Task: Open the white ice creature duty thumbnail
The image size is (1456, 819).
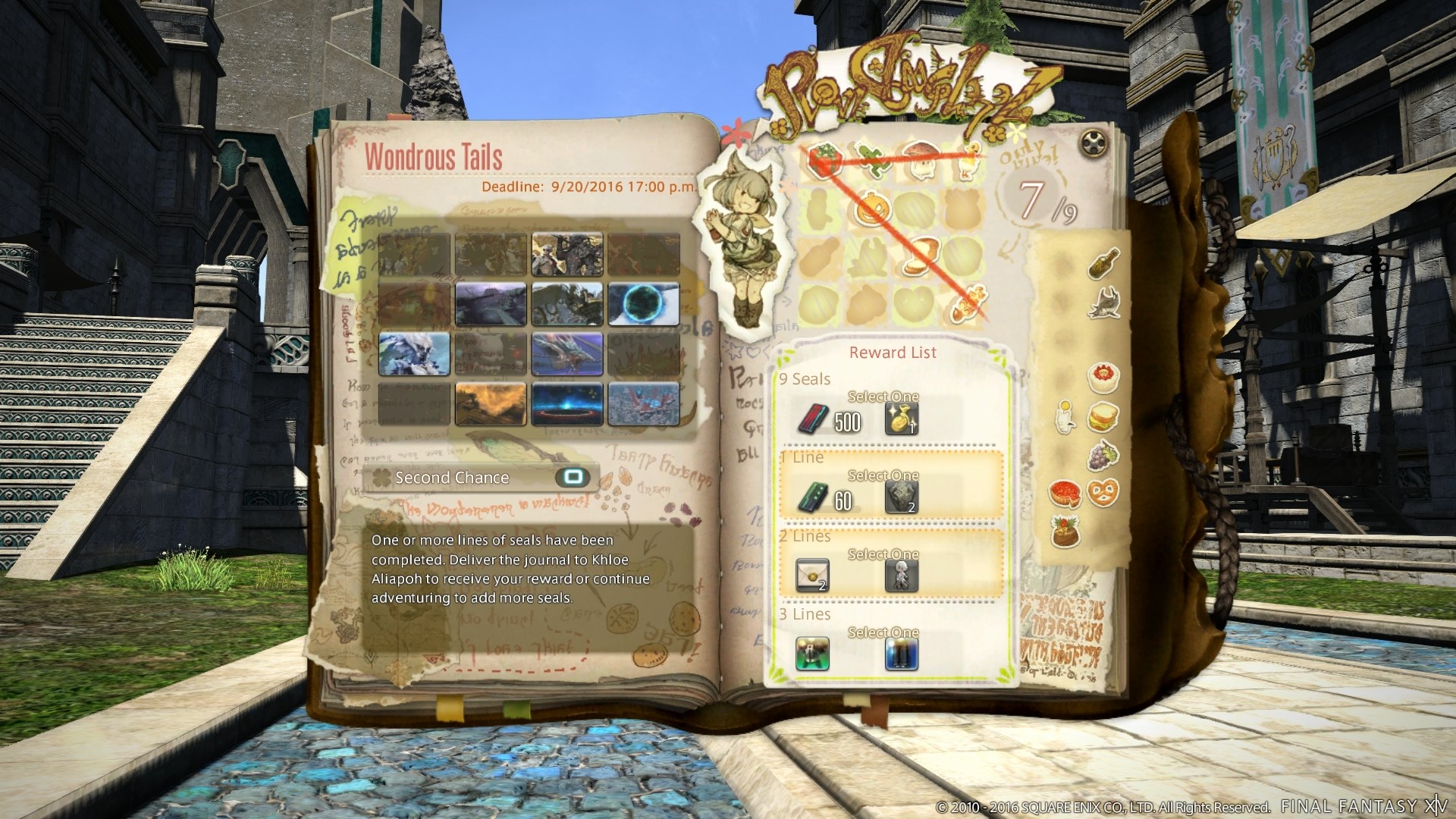Action: pos(414,354)
